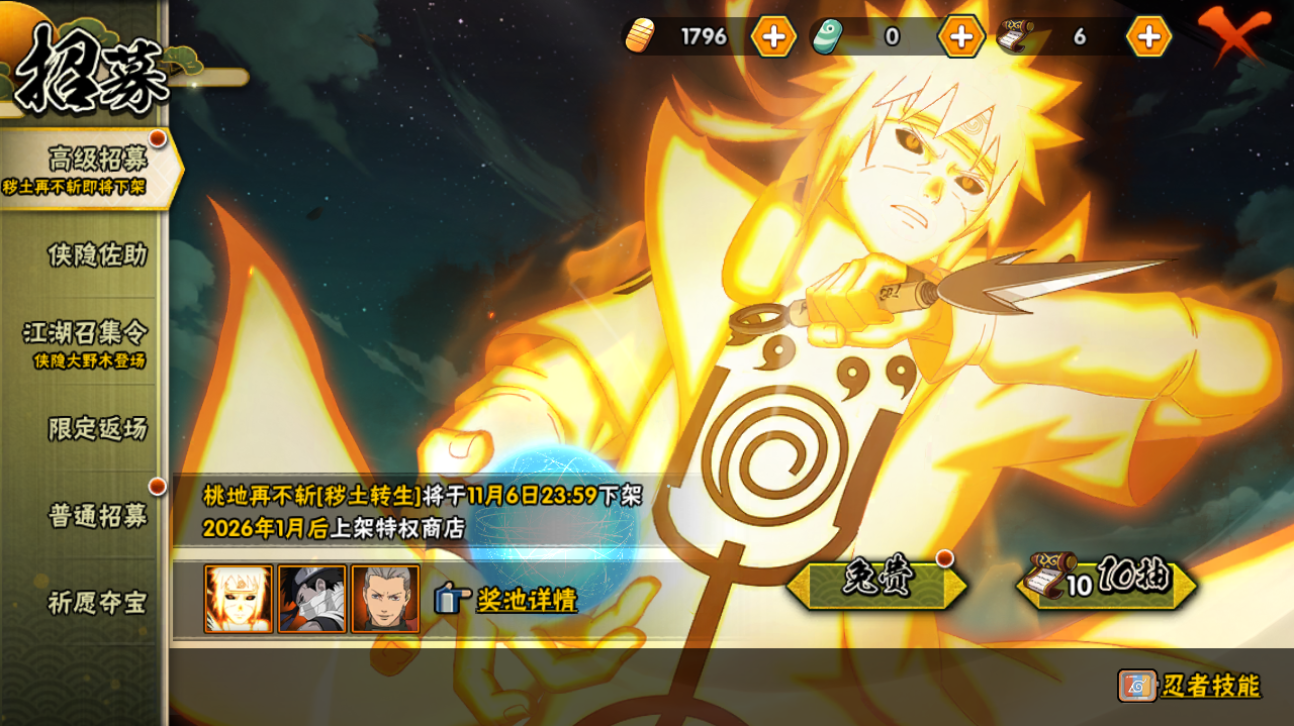Open the 普通招募 tab
Screen dimensions: 1294x726
96,515
